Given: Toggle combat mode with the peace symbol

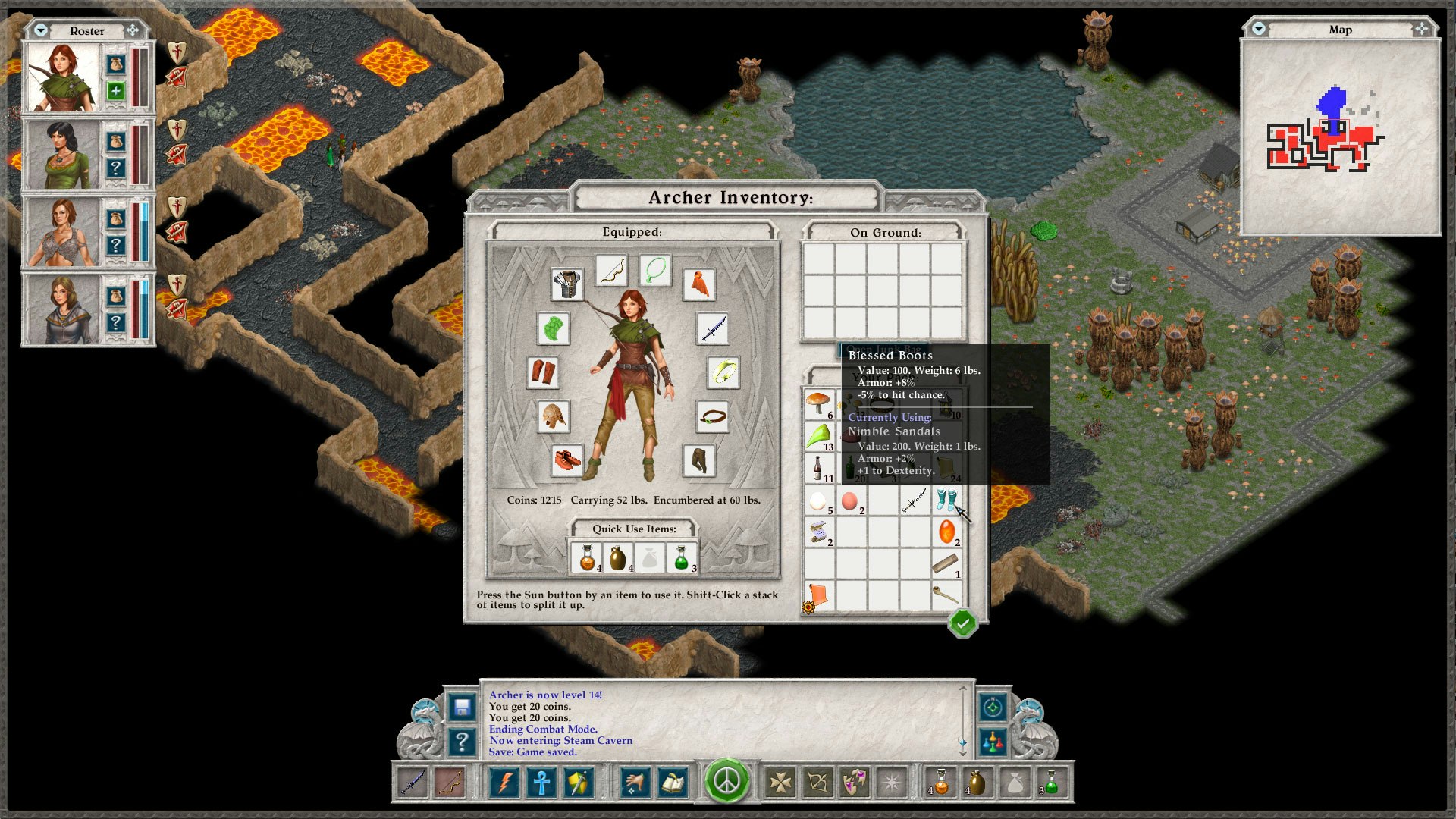Looking at the screenshot, I should pos(726,782).
